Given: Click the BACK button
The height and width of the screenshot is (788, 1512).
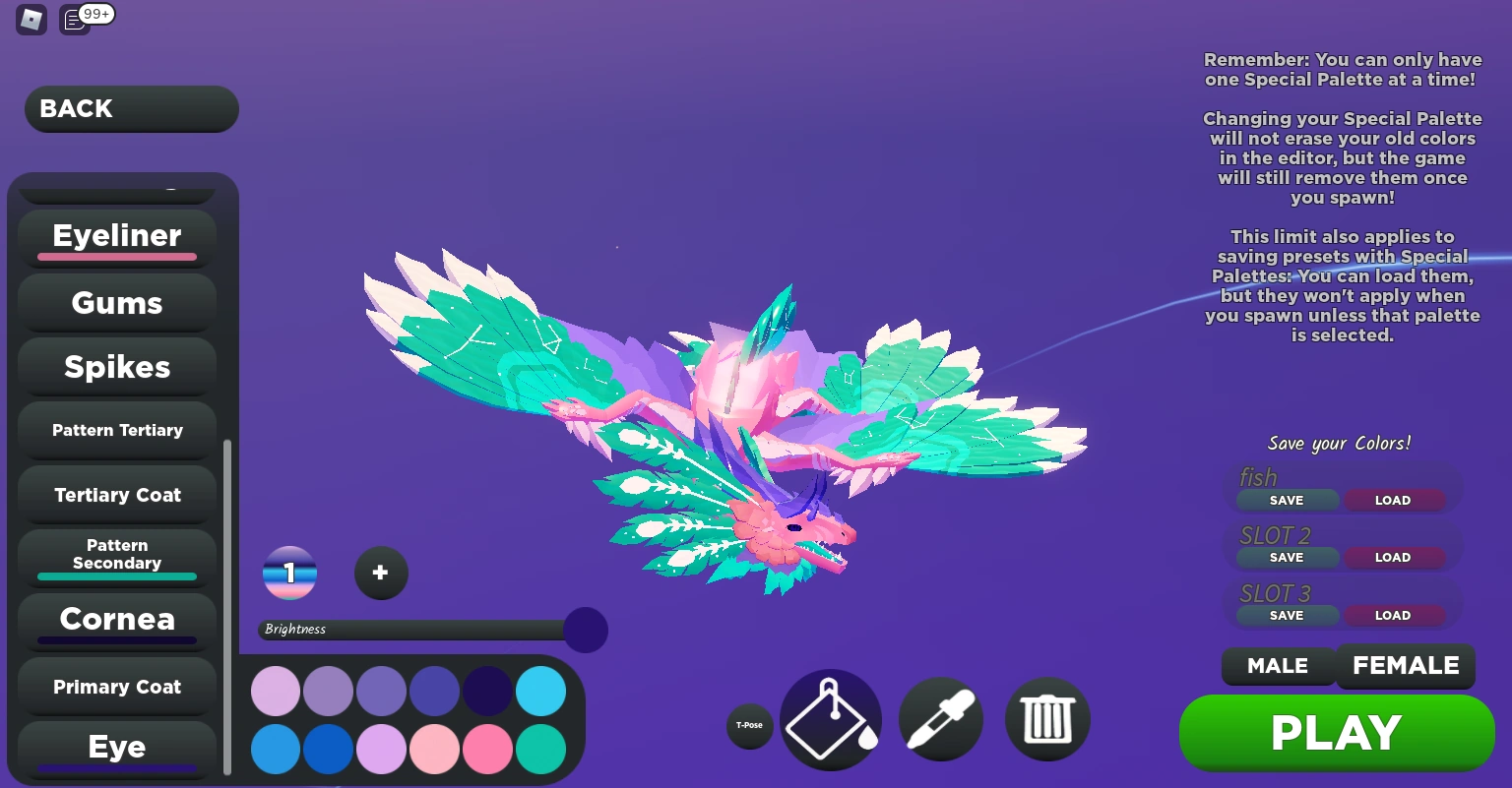Looking at the screenshot, I should click(x=131, y=108).
